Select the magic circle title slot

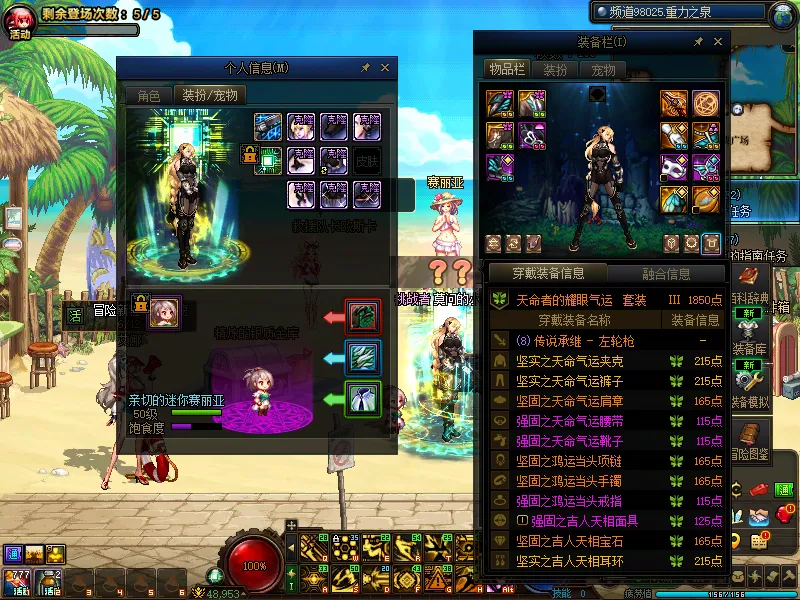coord(706,104)
